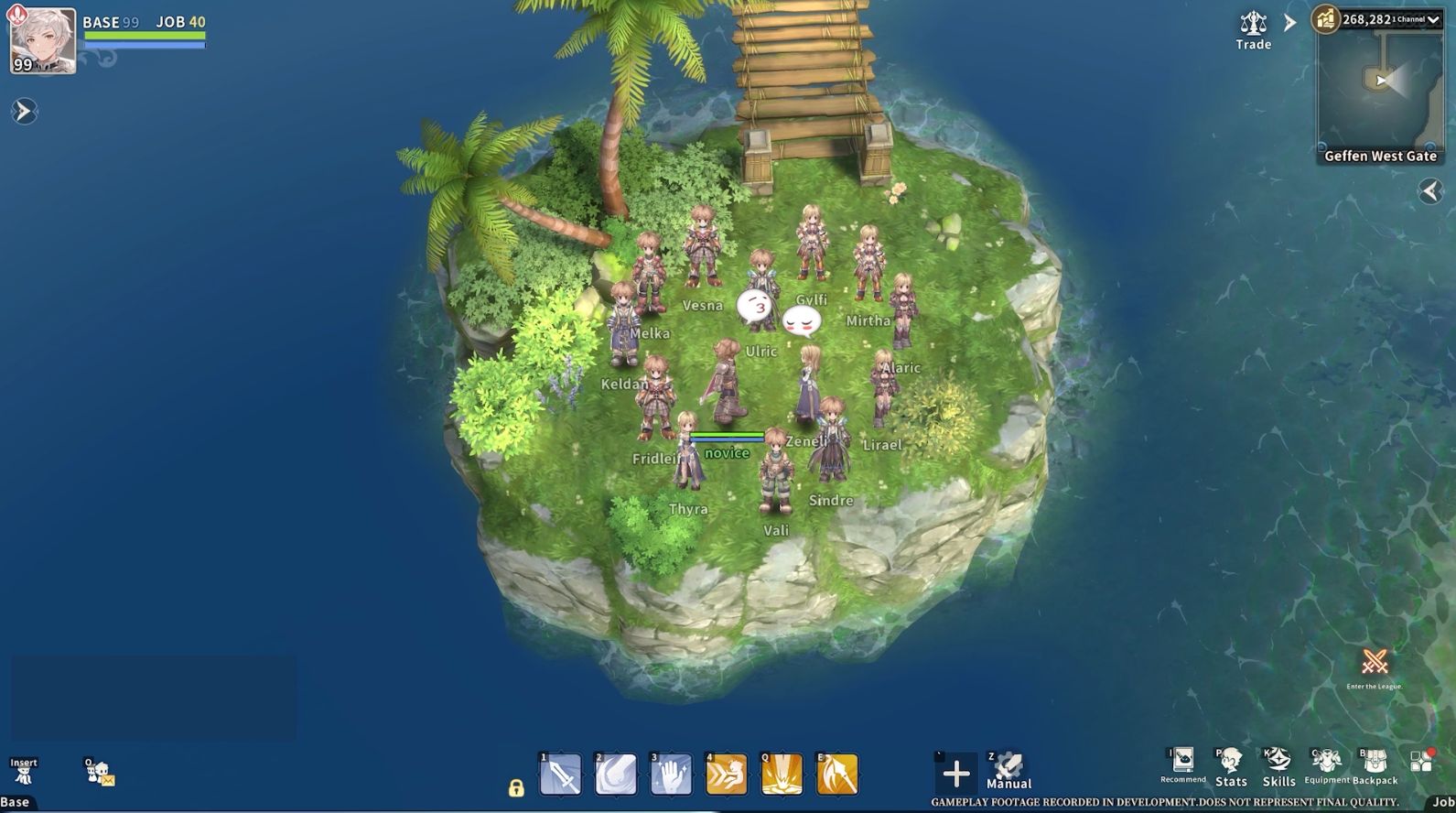The image size is (1456, 813).
Task: Open the channel dropdown above the minimap
Action: tap(1432, 19)
